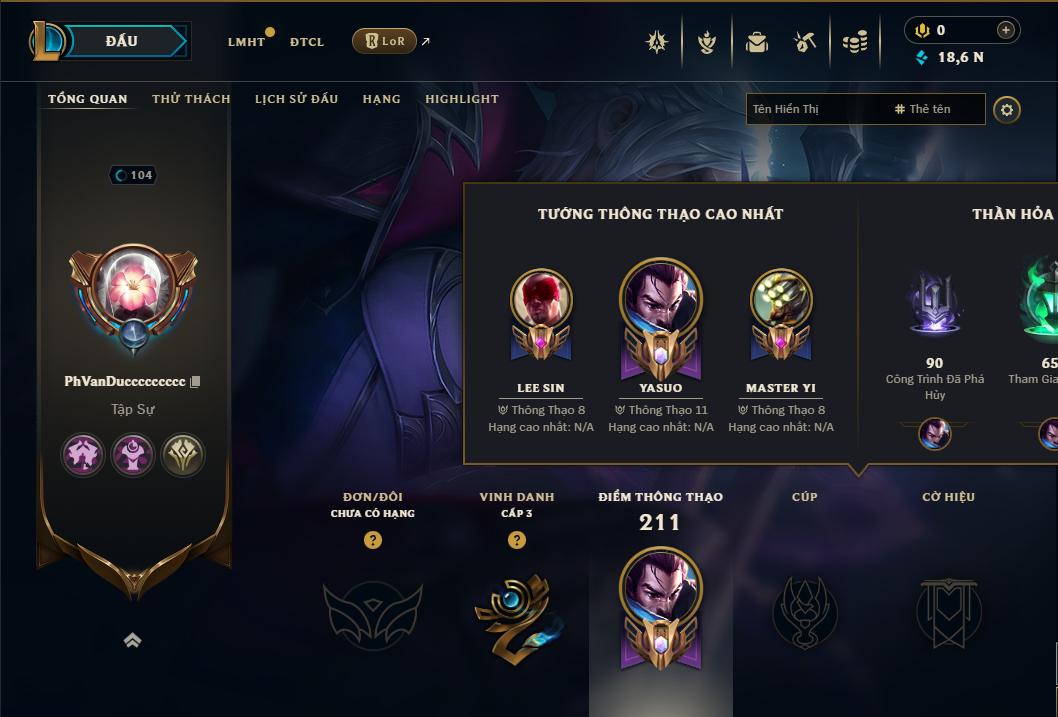Switch to the HẠNG tab
This screenshot has width=1058, height=717.
381,99
